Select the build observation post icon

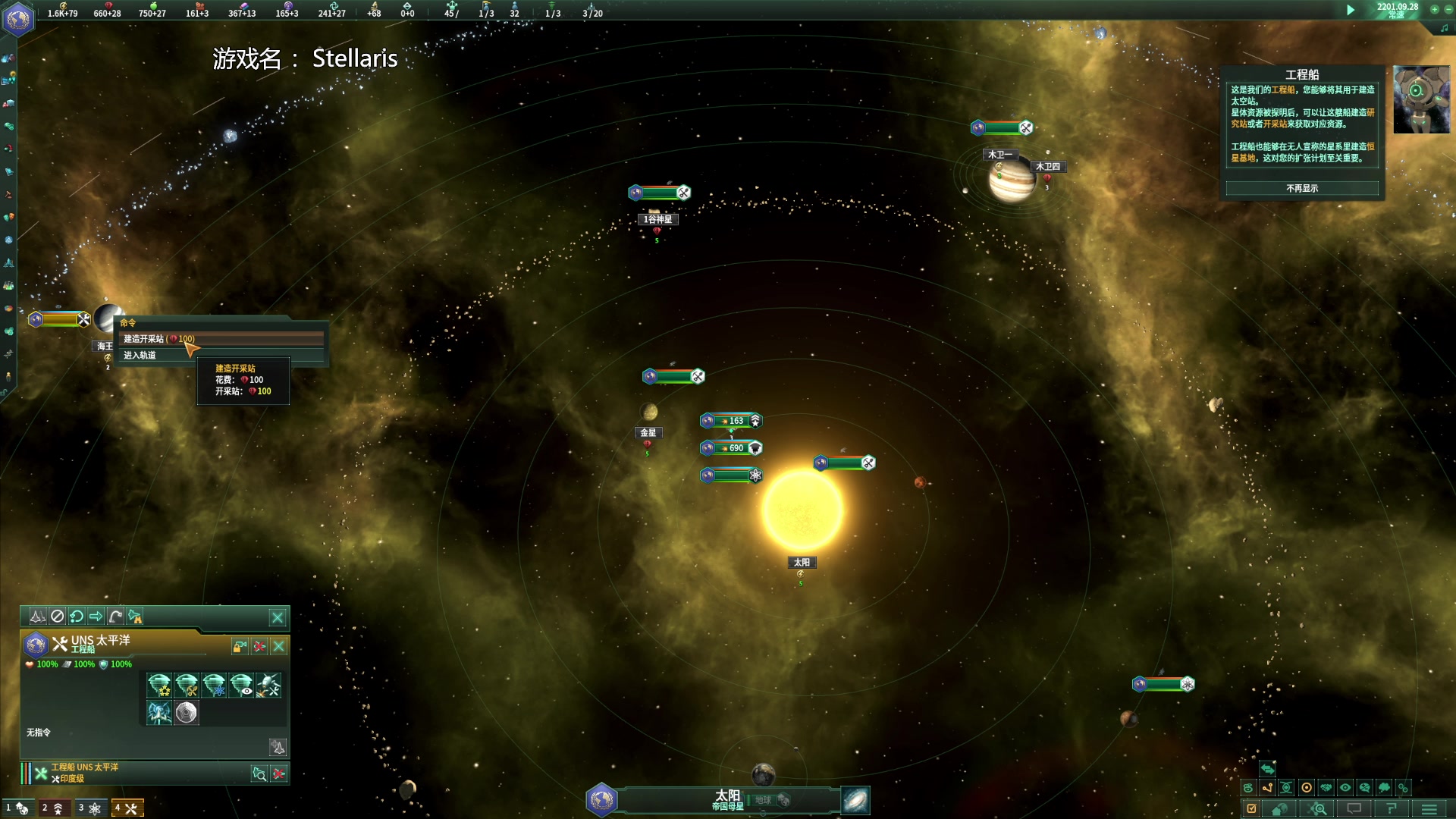[x=241, y=686]
